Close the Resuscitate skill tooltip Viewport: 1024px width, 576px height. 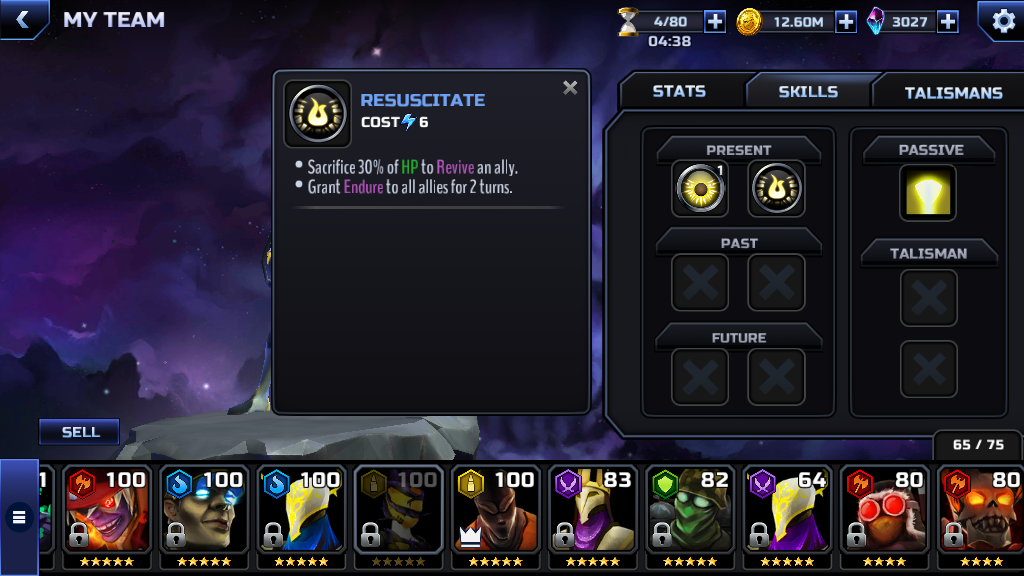(x=570, y=88)
